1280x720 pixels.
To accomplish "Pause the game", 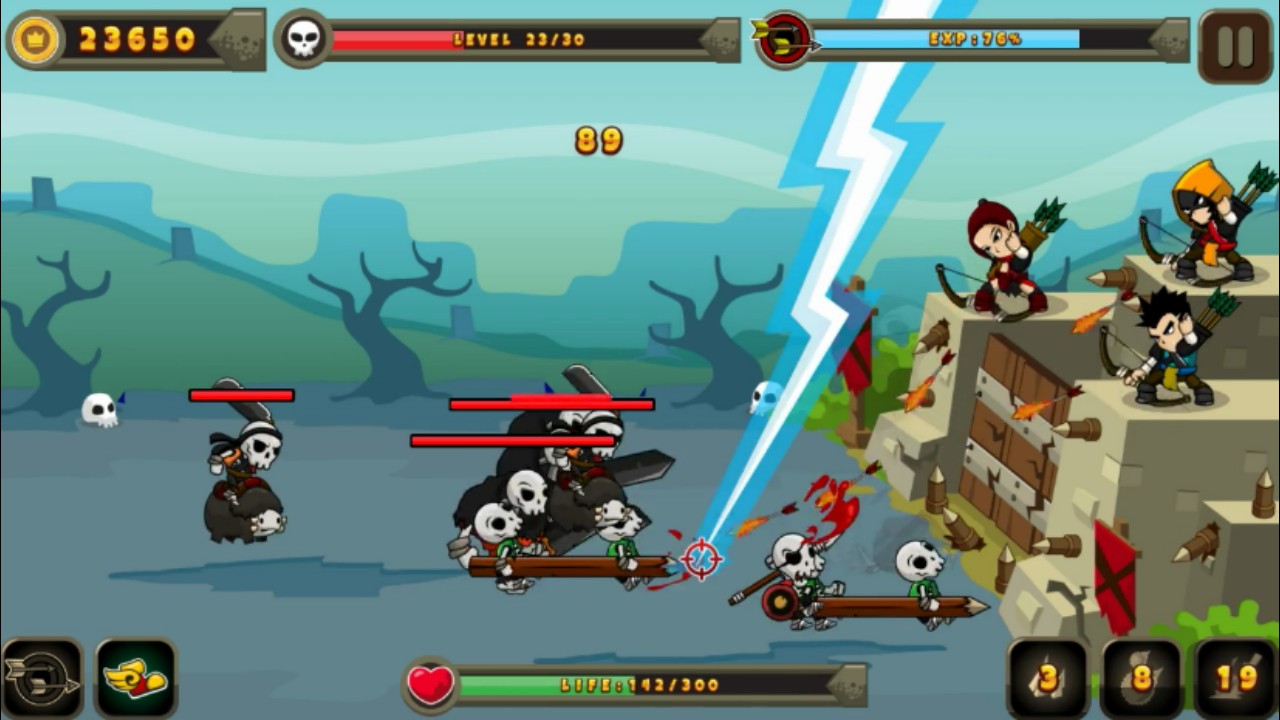I will click(x=1235, y=46).
